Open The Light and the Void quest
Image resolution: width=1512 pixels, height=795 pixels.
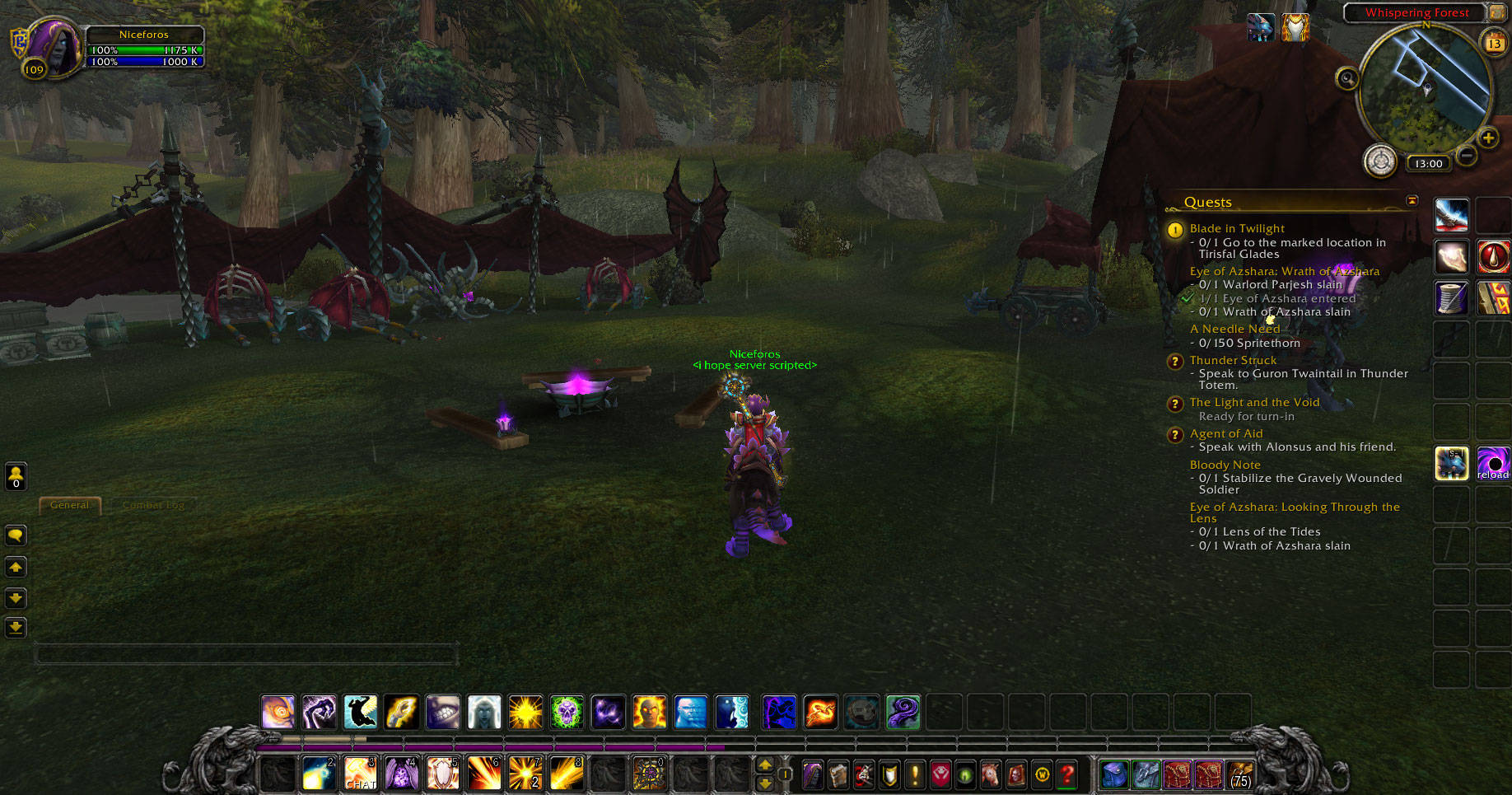pos(1254,402)
